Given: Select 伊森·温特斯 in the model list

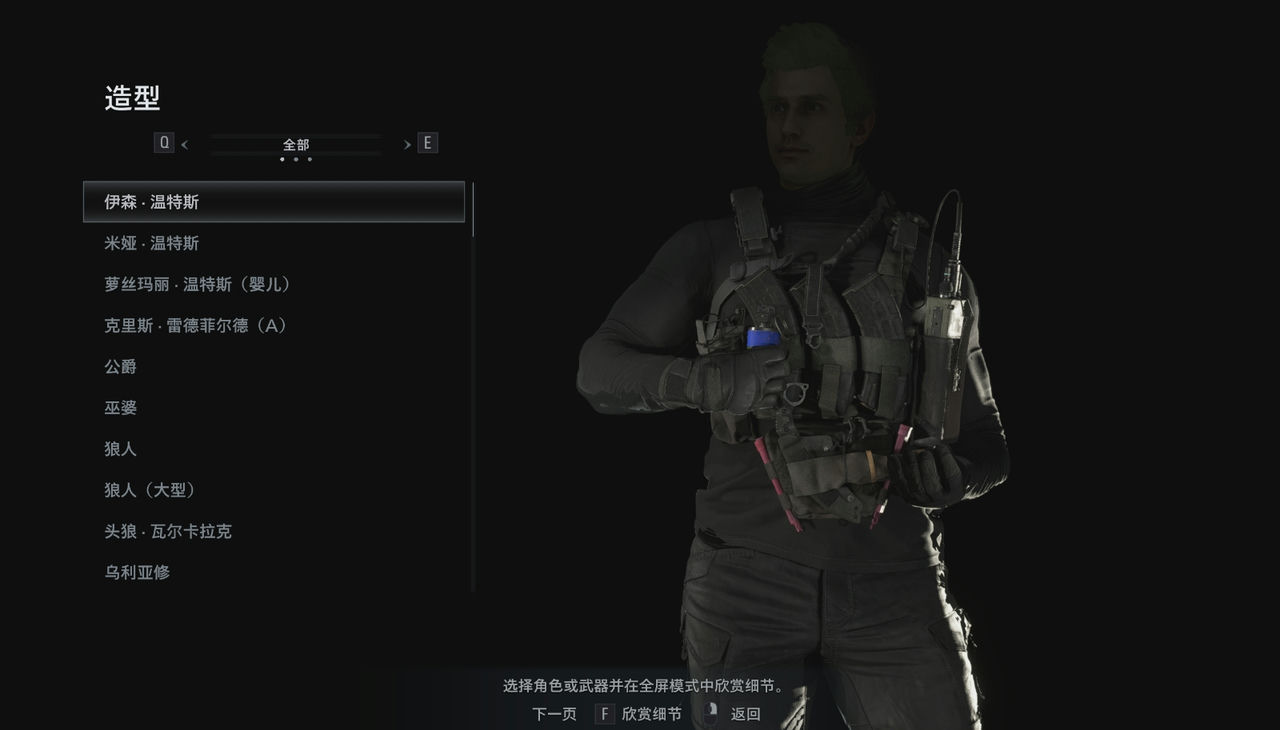Looking at the screenshot, I should pyautogui.click(x=160, y=201).
